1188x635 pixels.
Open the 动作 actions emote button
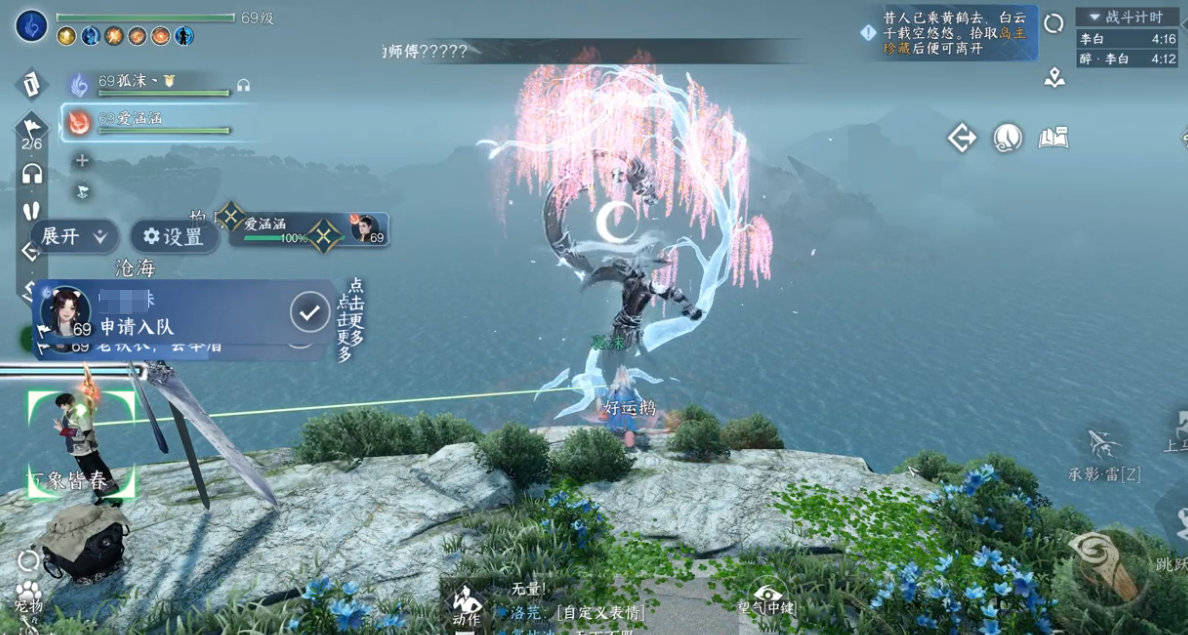tap(465, 605)
